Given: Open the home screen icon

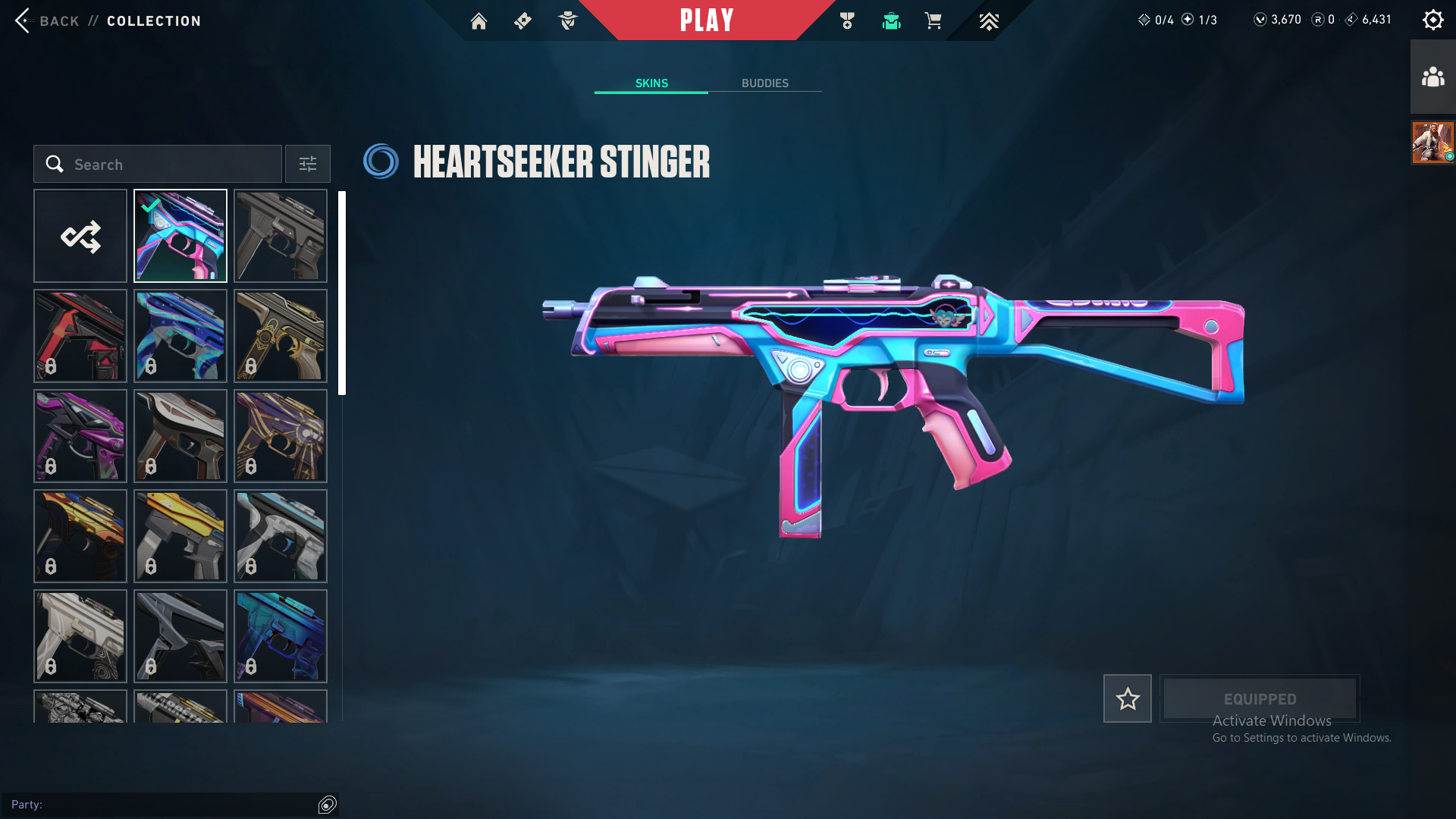Looking at the screenshot, I should click(x=479, y=21).
